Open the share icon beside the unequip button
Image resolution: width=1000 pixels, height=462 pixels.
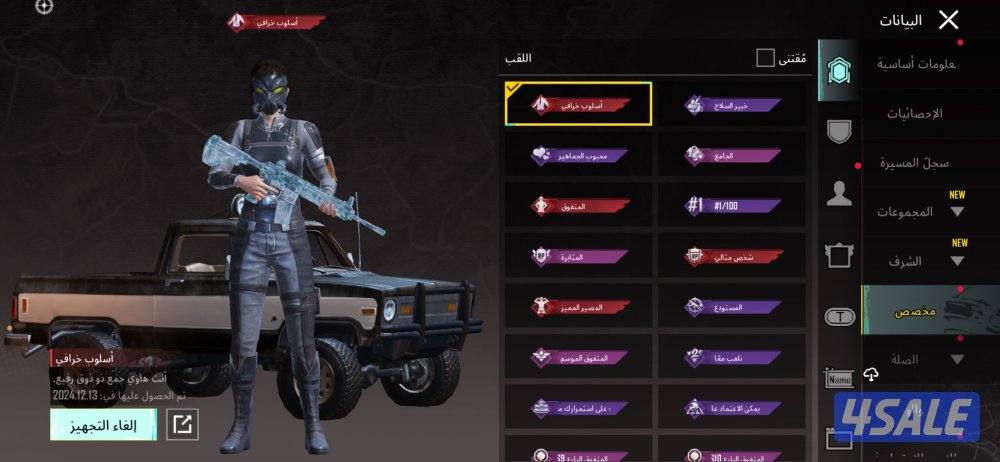(182, 424)
